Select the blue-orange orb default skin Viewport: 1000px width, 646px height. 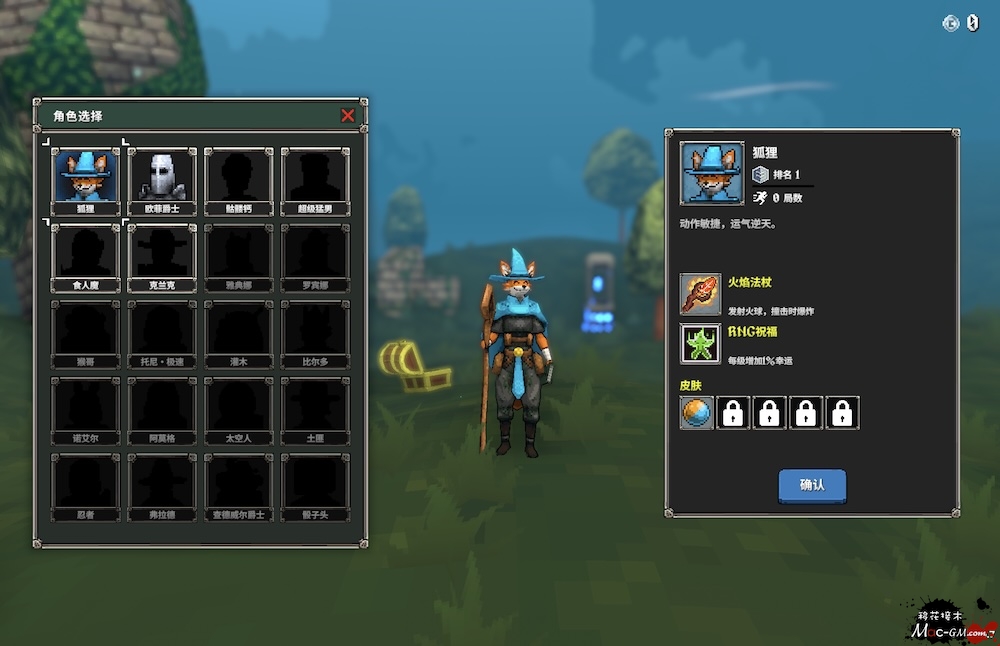pos(697,412)
